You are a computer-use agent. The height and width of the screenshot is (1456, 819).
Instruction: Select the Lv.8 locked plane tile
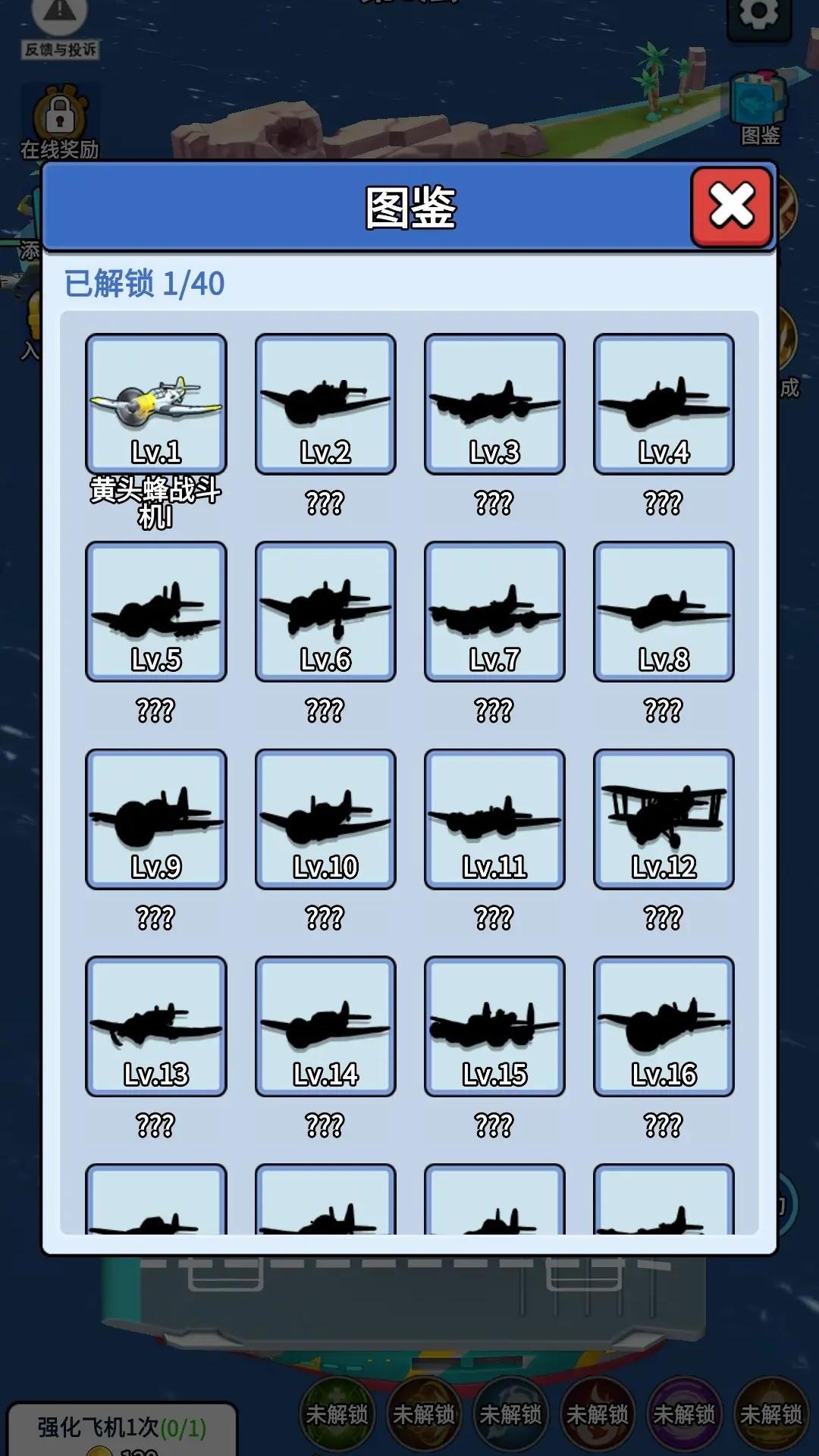tap(664, 611)
